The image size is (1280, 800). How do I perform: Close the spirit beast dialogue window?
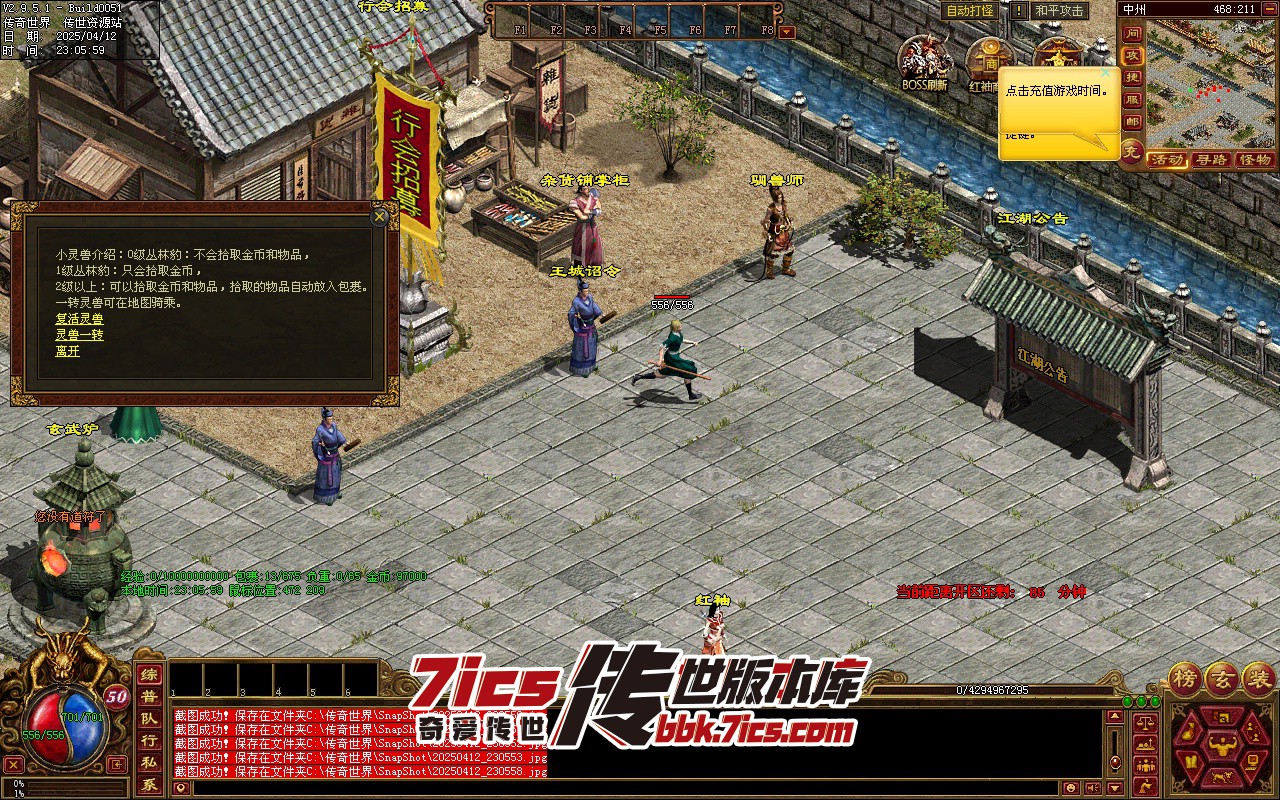point(379,216)
